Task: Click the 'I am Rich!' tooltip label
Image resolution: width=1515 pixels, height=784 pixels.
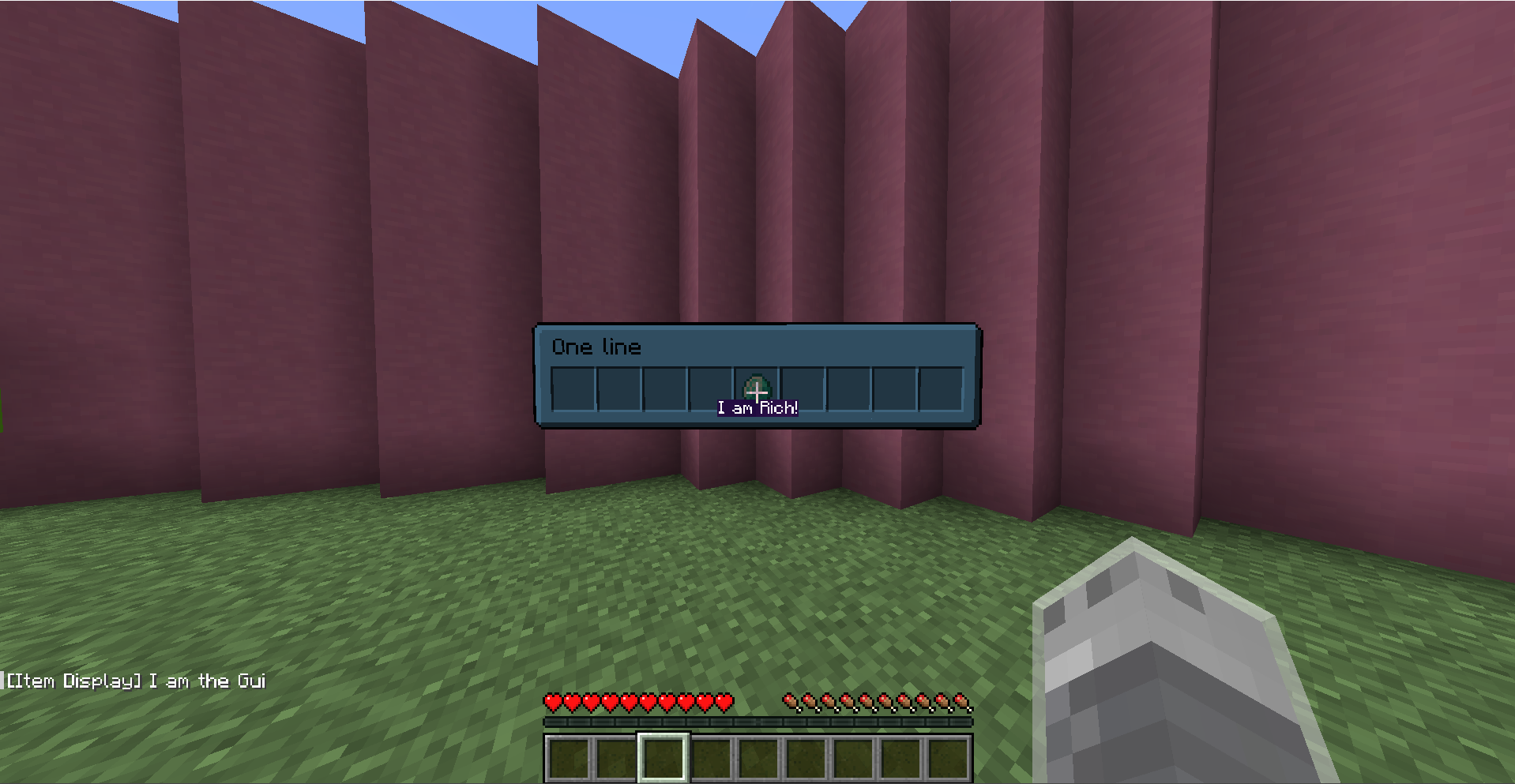Action: point(757,408)
